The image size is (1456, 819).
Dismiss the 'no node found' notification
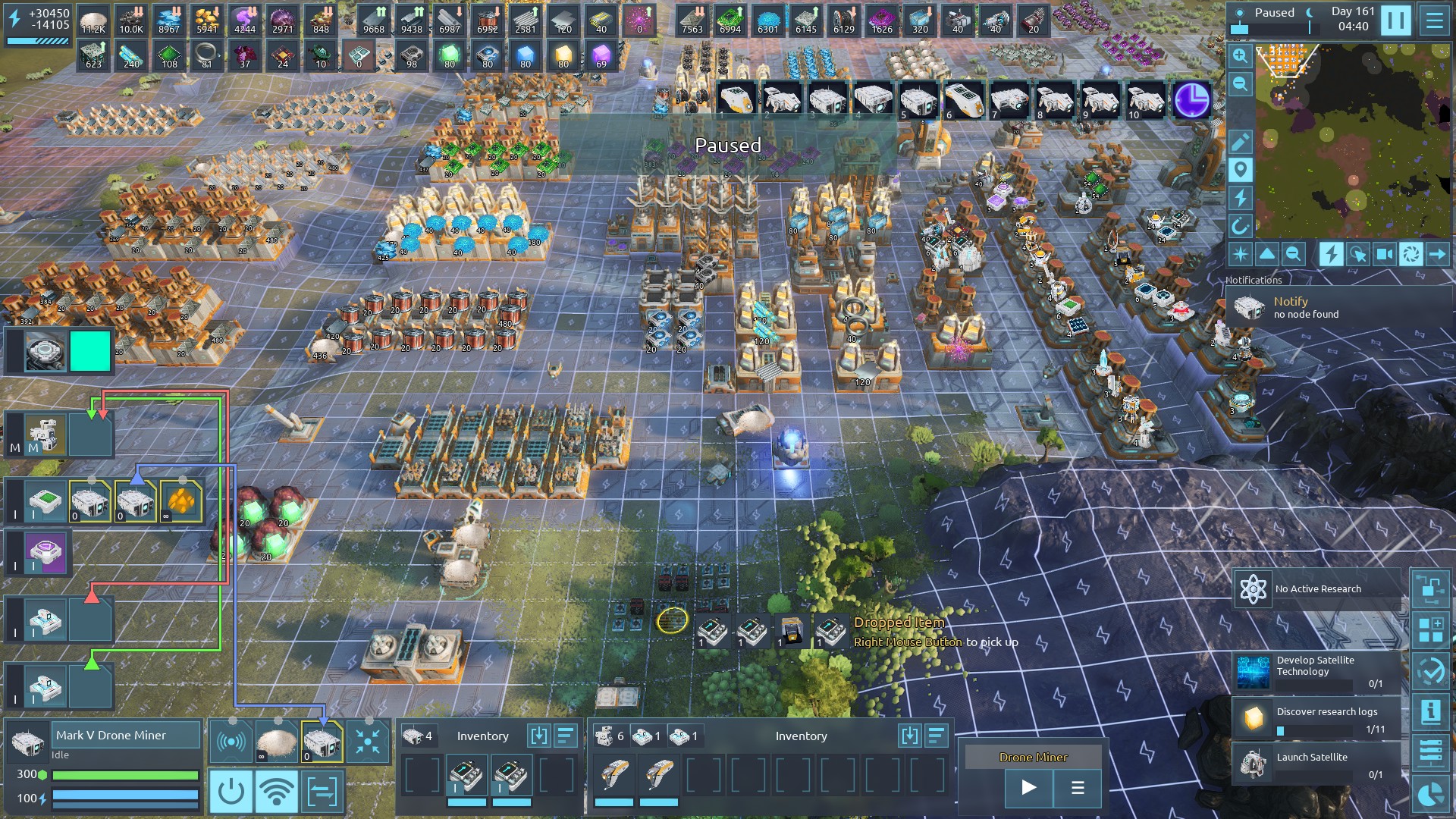coord(1304,307)
